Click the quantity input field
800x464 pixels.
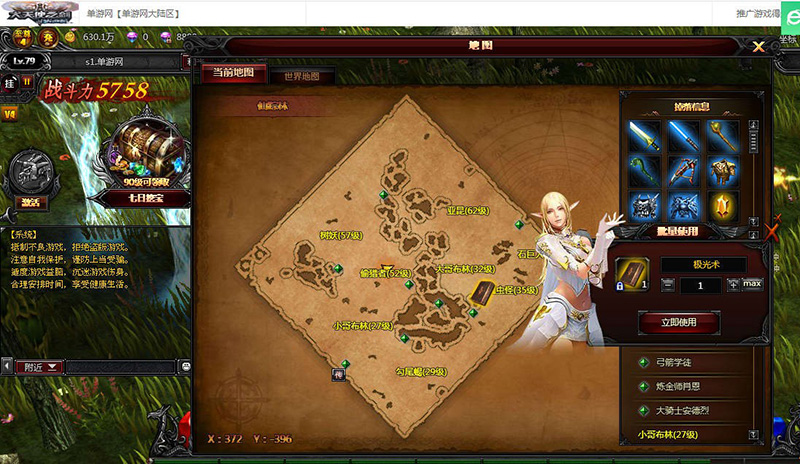pyautogui.click(x=701, y=285)
